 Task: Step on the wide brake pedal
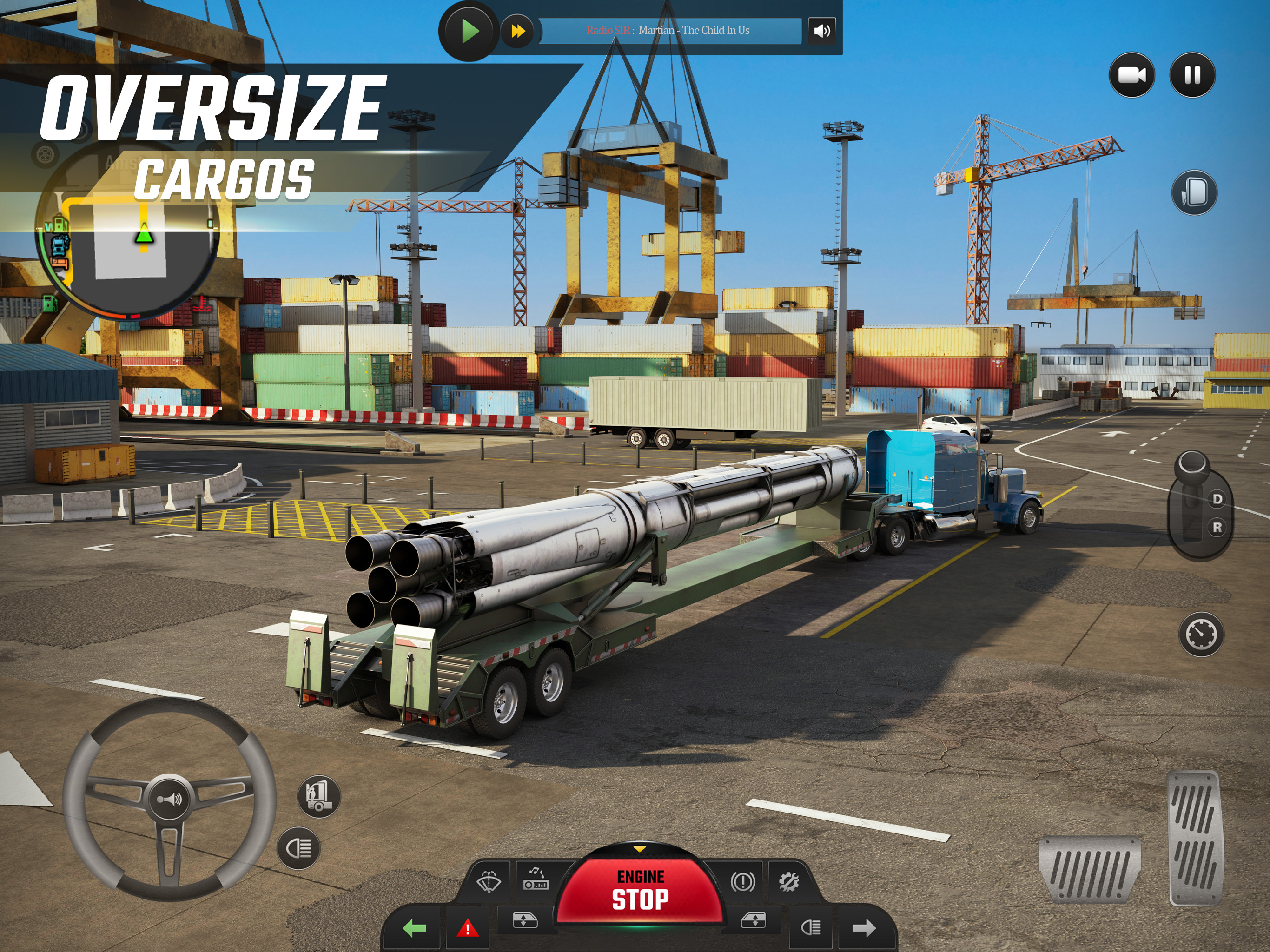coord(1089,868)
